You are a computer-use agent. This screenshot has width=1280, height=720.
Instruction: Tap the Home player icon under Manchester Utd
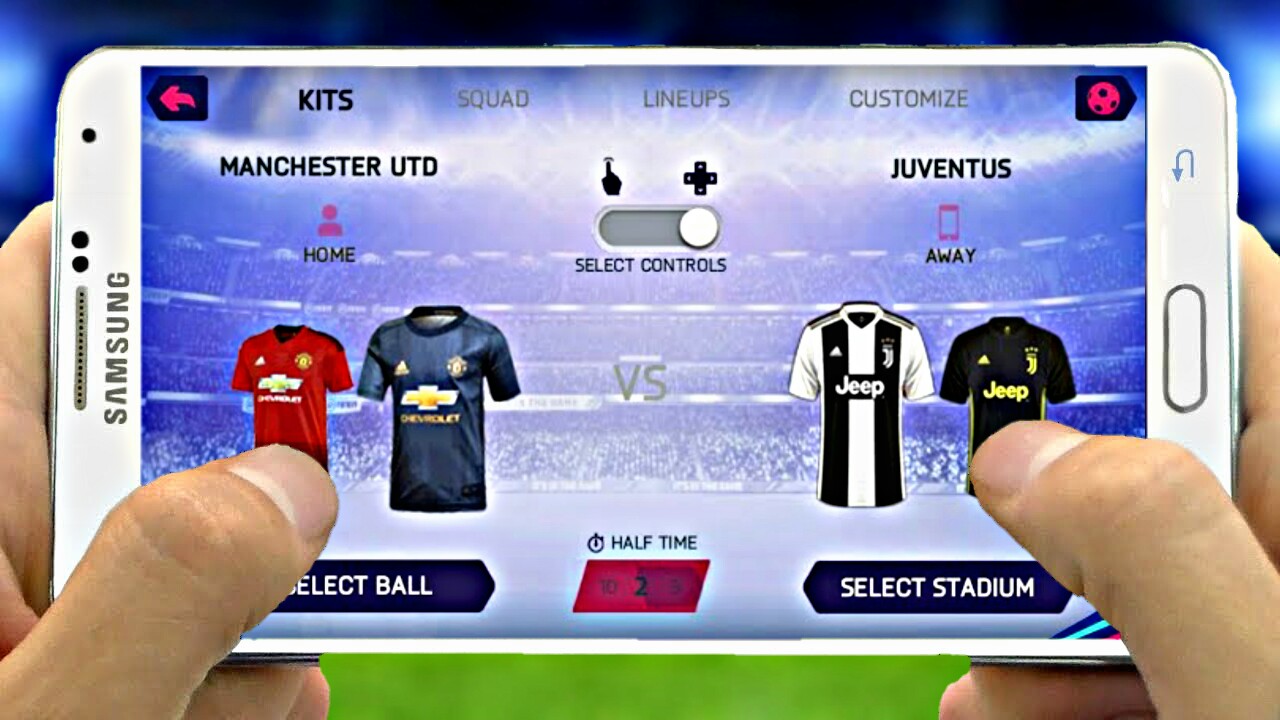[329, 221]
